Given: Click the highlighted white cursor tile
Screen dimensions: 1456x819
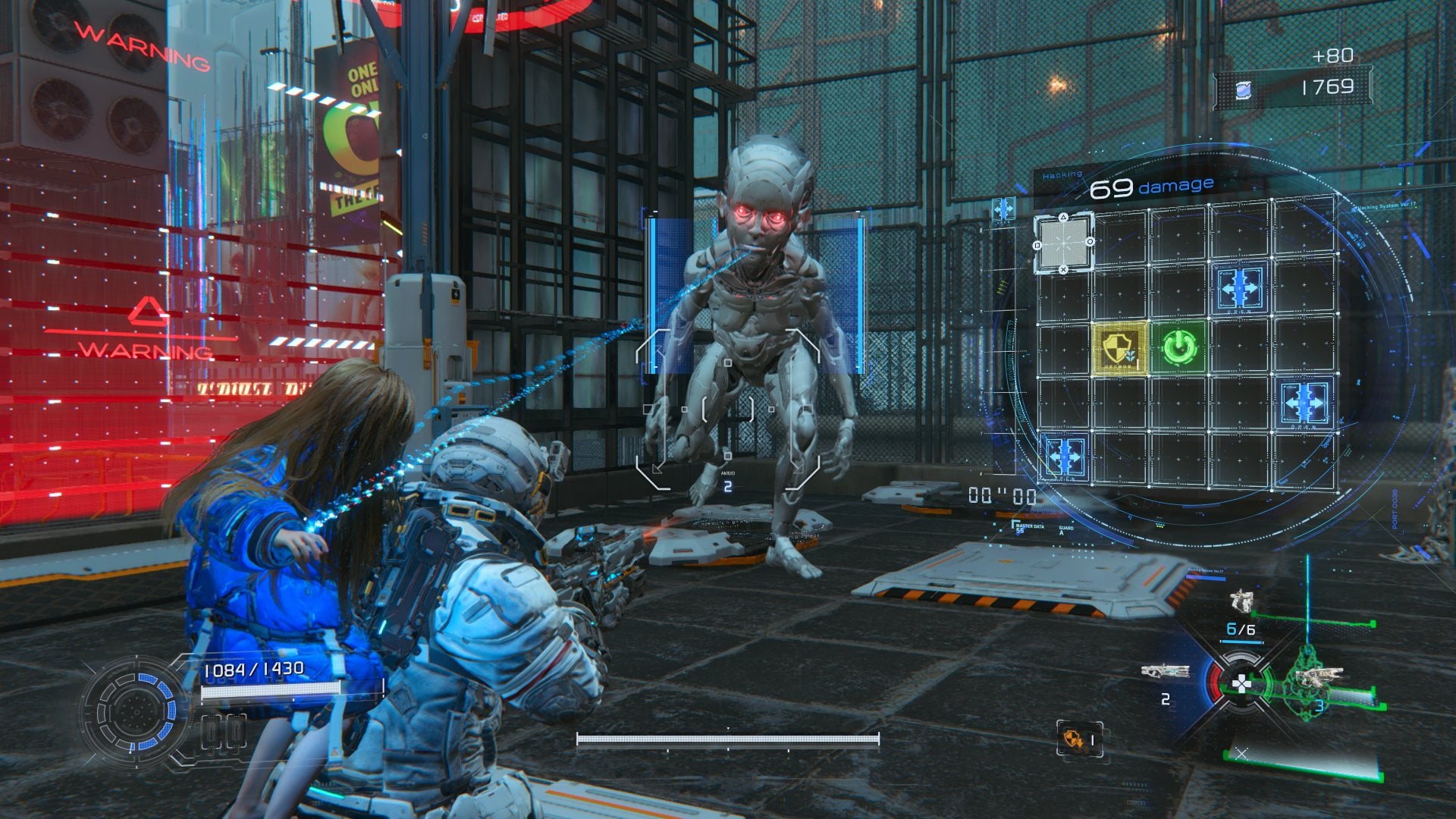Looking at the screenshot, I should 1063,243.
